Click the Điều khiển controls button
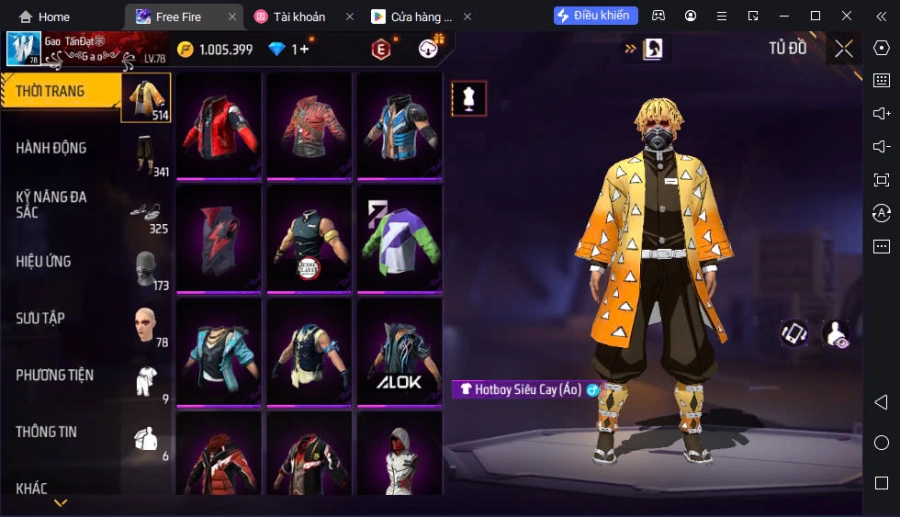This screenshot has height=517, width=900. 596,16
